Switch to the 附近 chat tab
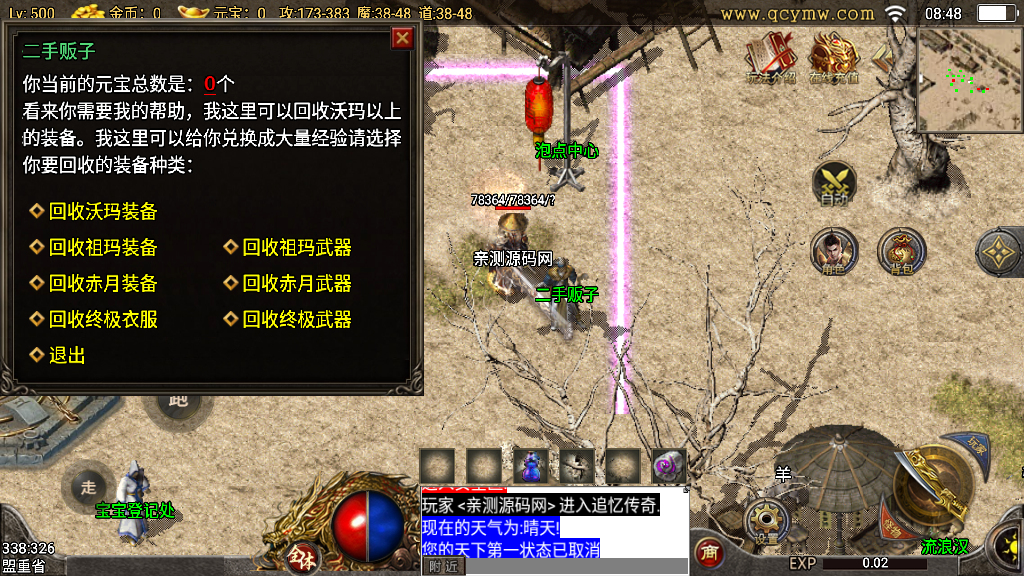Screen dimensions: 1024x576 pyautogui.click(x=443, y=566)
